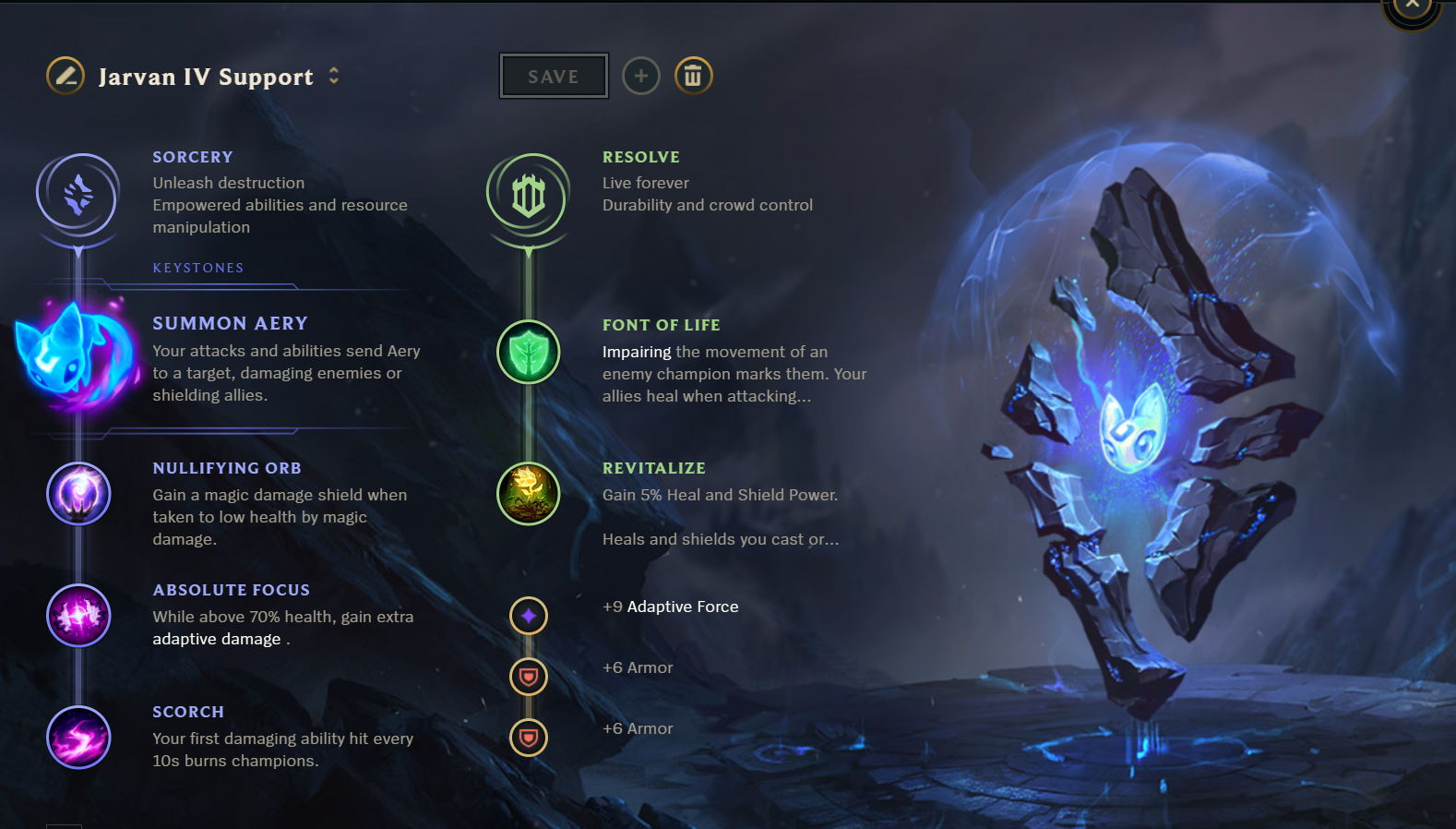Close the rune page window
The image size is (1456, 829).
tap(1412, 7)
